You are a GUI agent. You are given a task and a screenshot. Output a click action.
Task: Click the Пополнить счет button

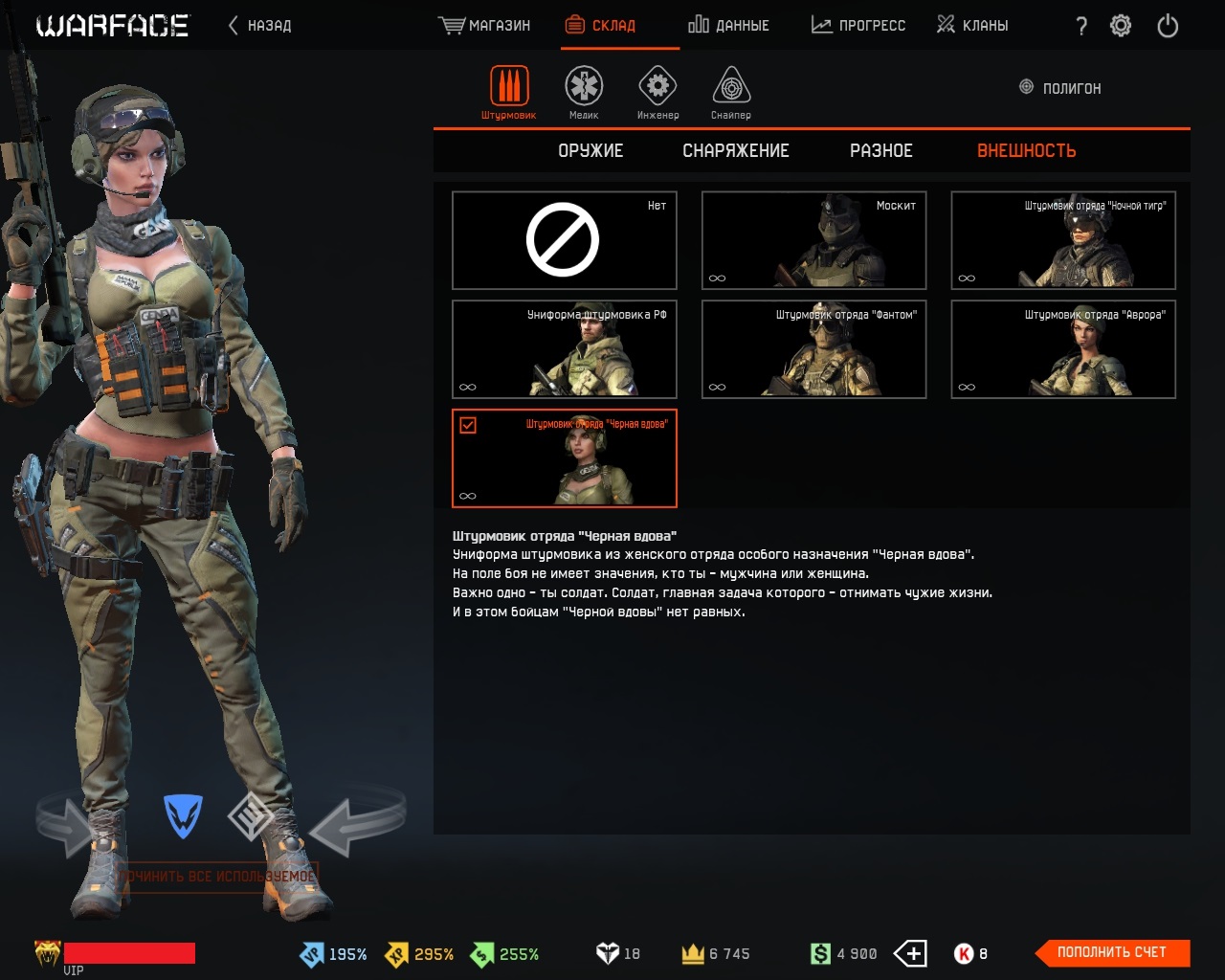[x=1112, y=952]
